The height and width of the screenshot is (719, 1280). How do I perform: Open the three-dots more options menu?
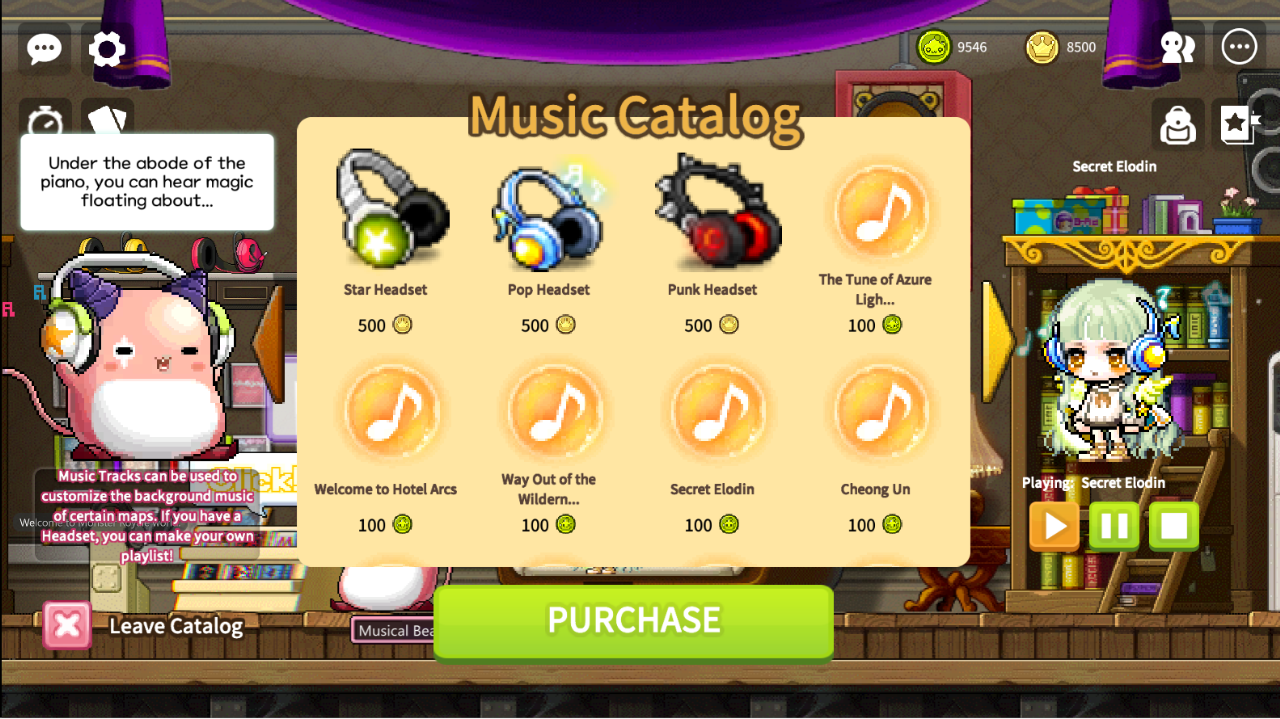point(1239,47)
